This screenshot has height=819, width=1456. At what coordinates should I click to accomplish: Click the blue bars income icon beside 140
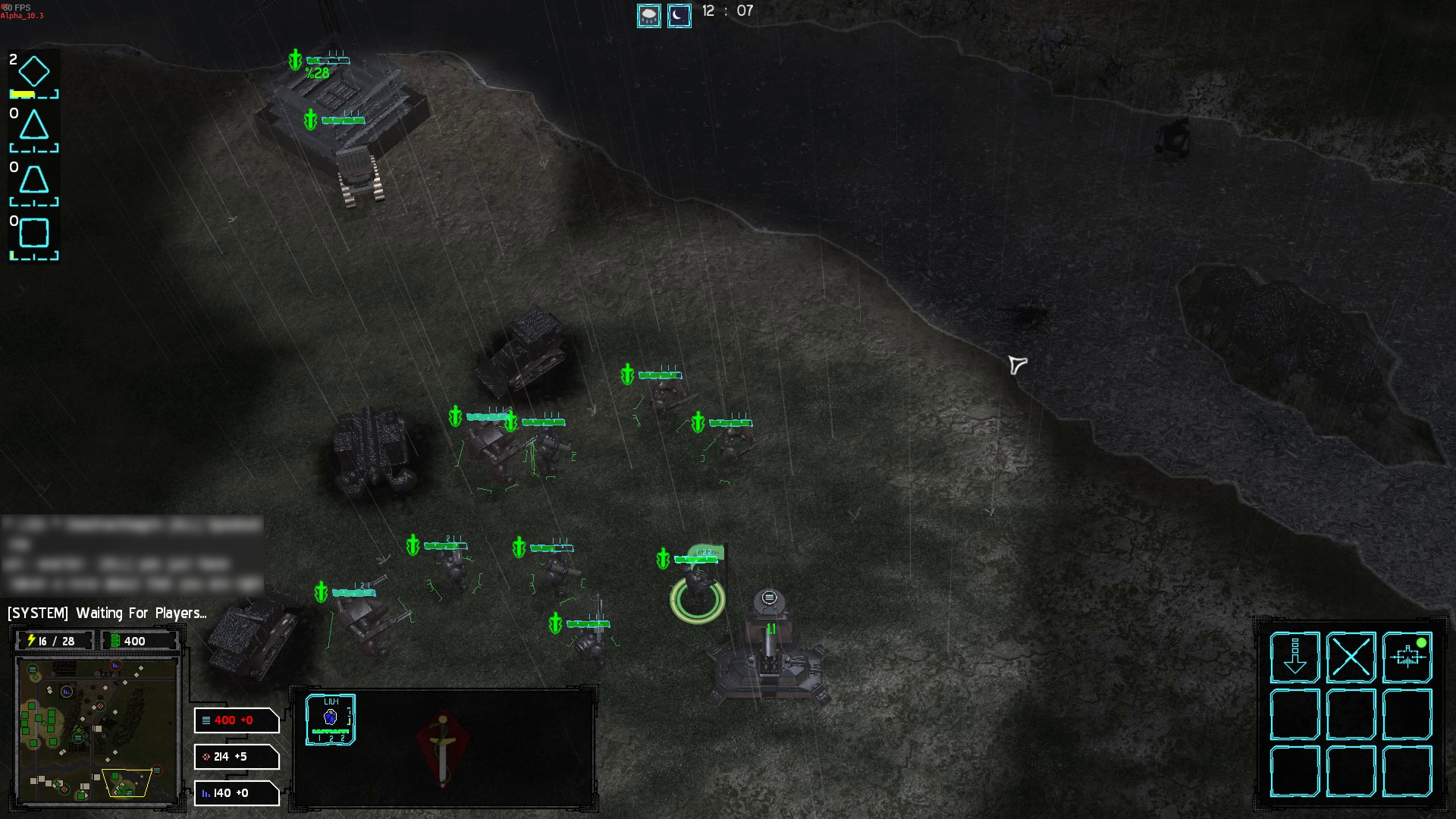click(x=206, y=793)
